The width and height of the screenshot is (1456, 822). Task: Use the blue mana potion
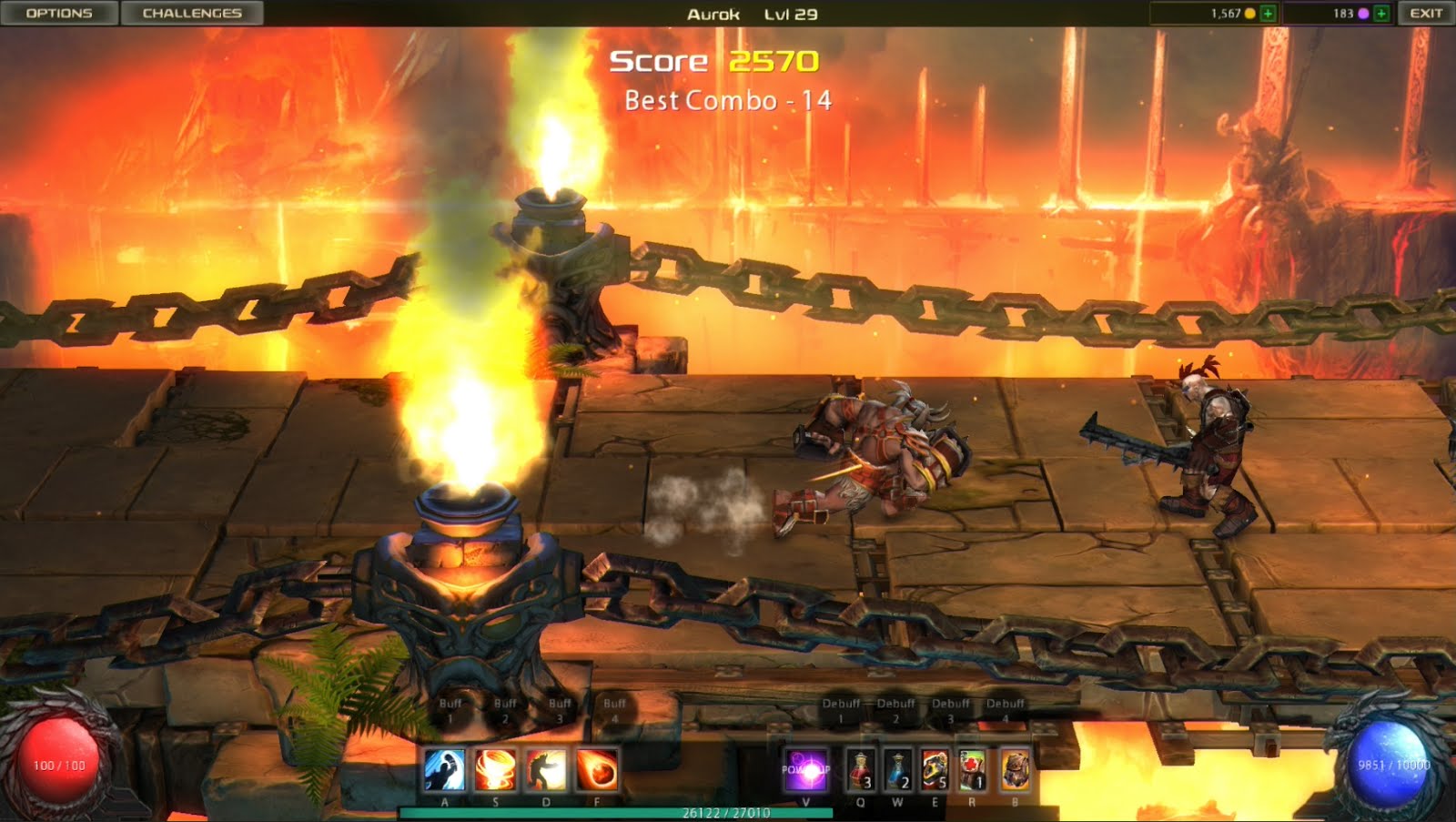click(898, 770)
